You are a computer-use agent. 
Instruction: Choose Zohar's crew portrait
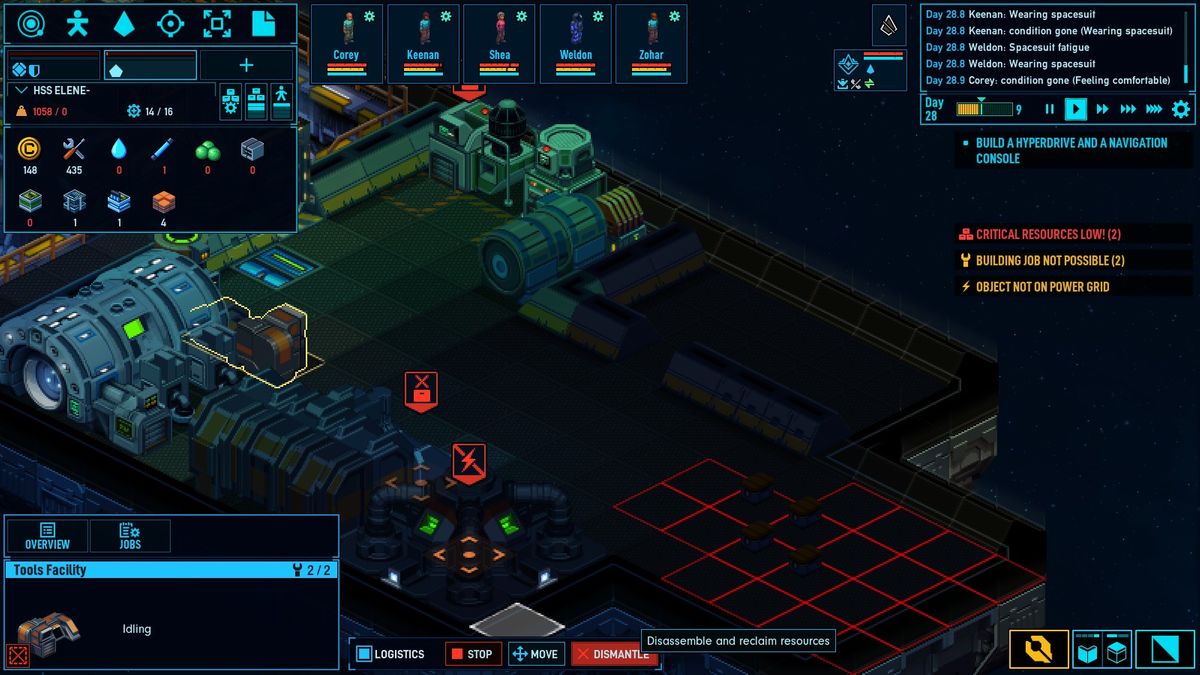pos(652,43)
